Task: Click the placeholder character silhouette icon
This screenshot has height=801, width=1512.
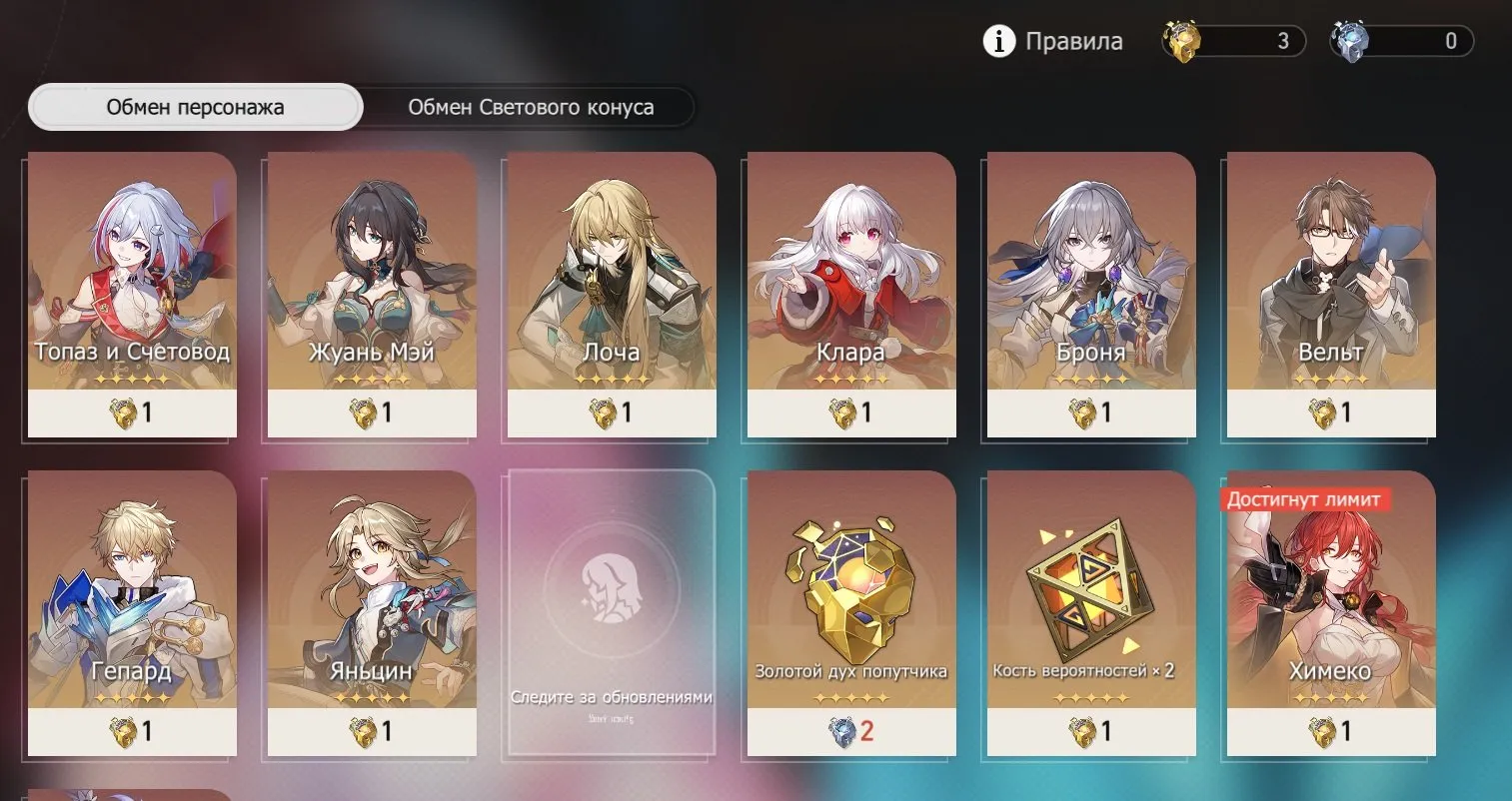Action: [609, 591]
